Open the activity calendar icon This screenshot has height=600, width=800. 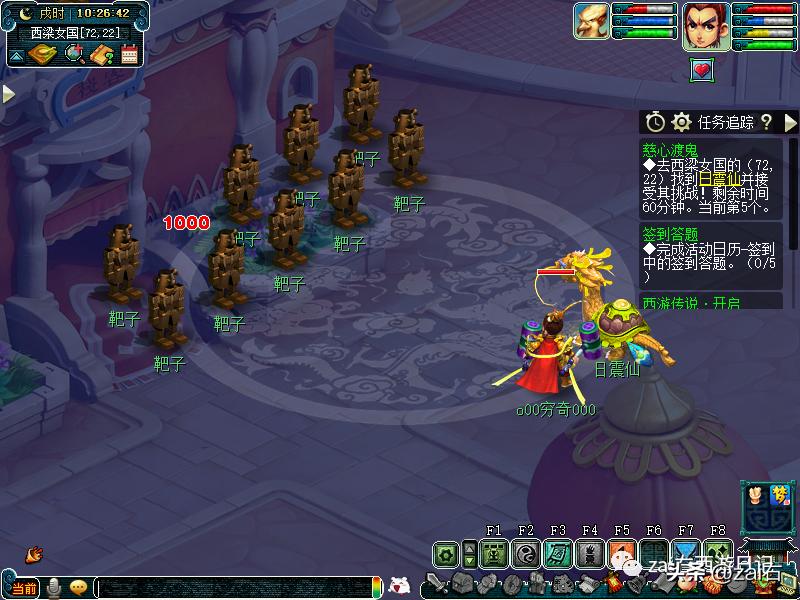128,54
